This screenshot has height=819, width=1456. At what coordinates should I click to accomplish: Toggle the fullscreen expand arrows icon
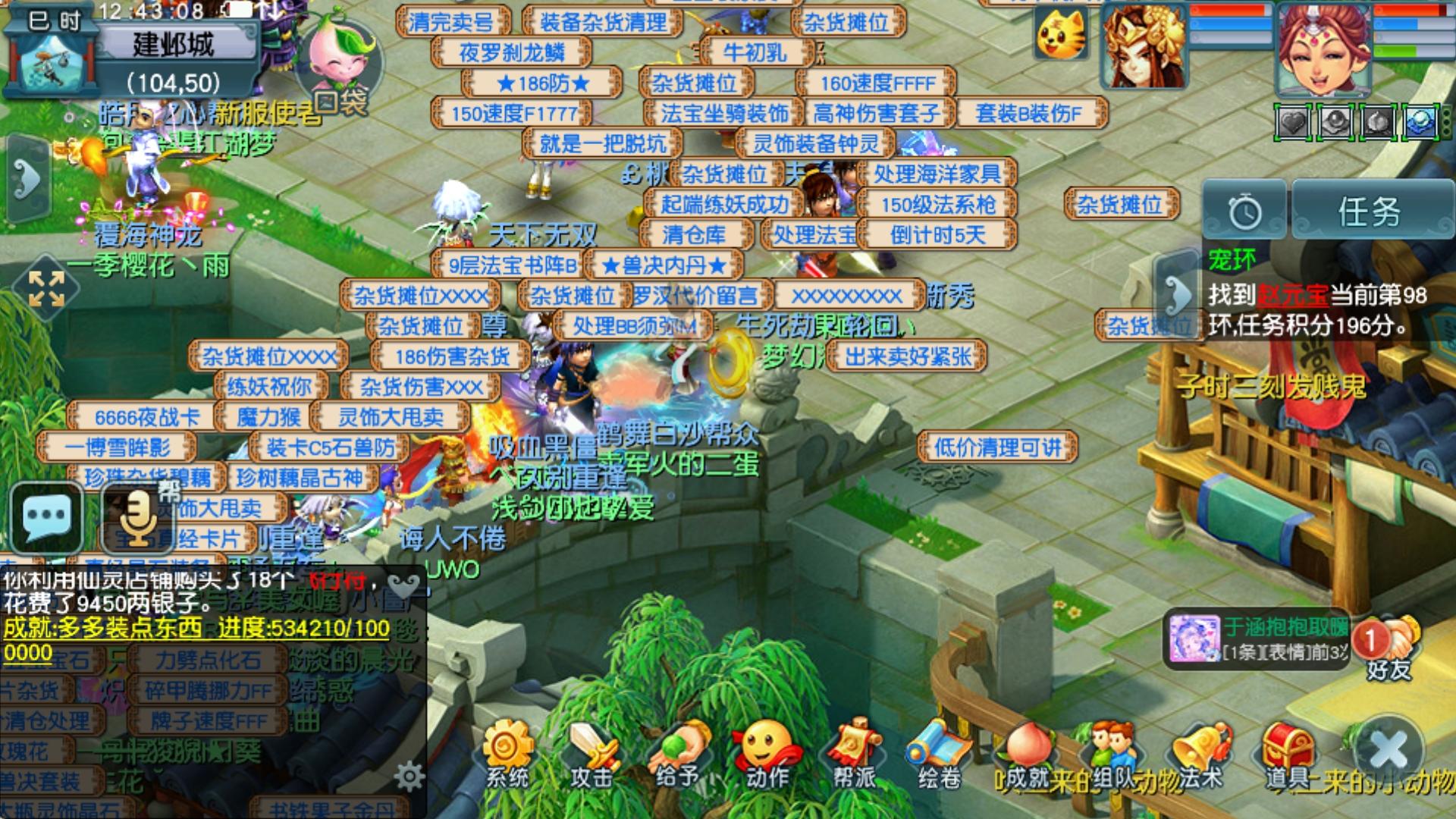click(46, 288)
